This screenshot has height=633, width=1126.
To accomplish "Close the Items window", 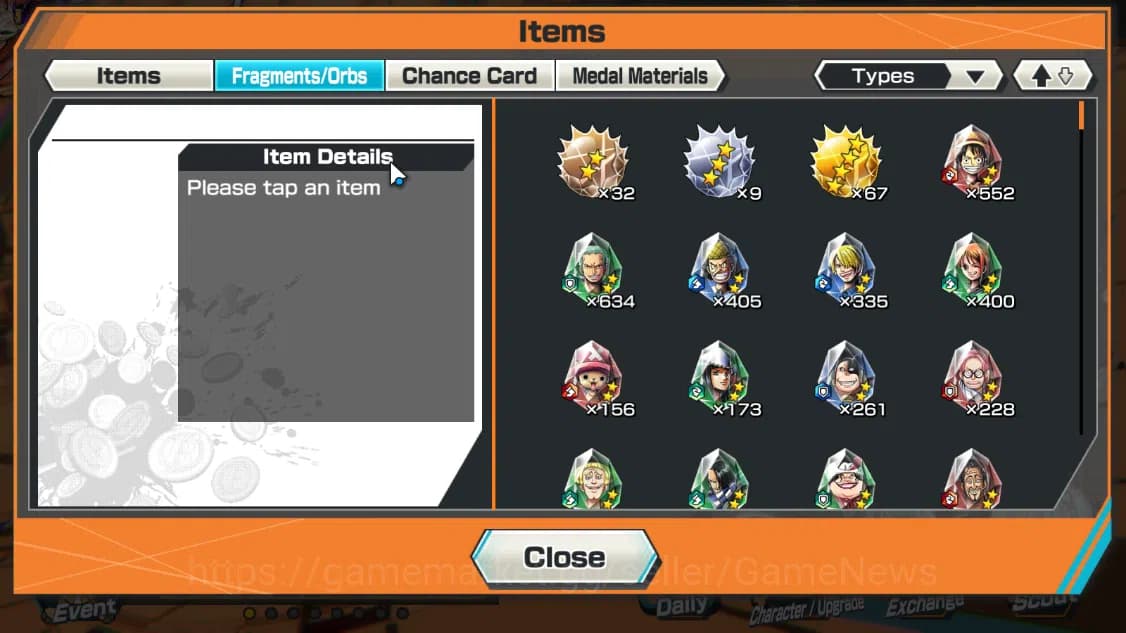I will point(565,557).
